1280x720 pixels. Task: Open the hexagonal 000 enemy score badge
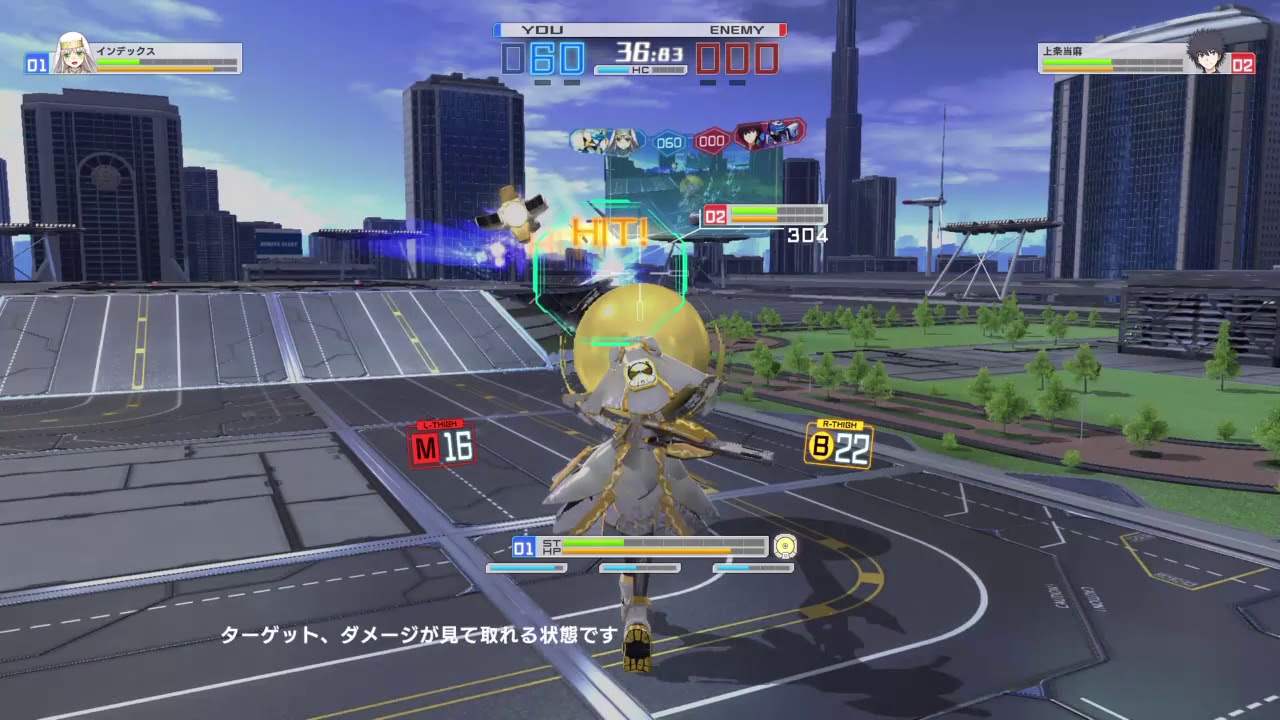click(x=710, y=141)
